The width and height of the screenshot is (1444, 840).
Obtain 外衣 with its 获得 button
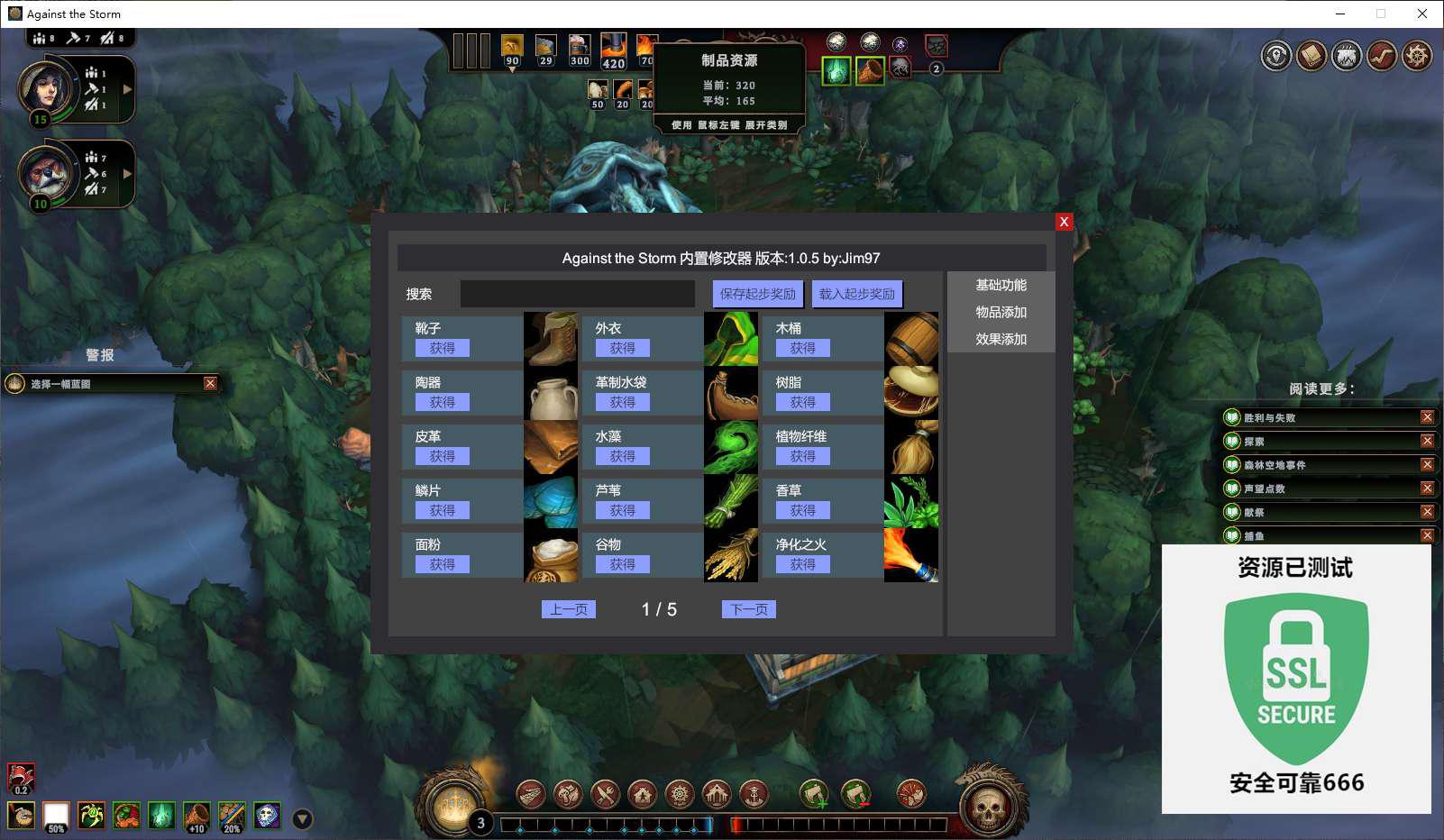click(x=622, y=348)
